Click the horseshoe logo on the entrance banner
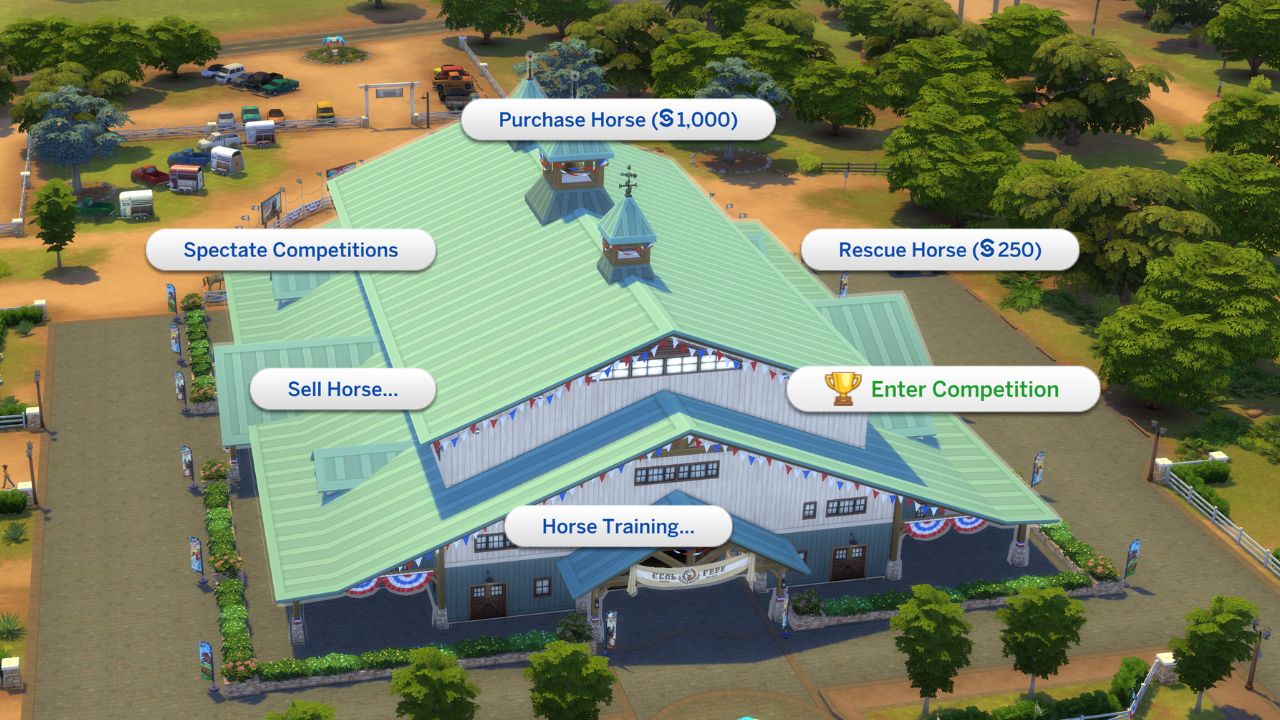The image size is (1280, 720). (x=688, y=574)
